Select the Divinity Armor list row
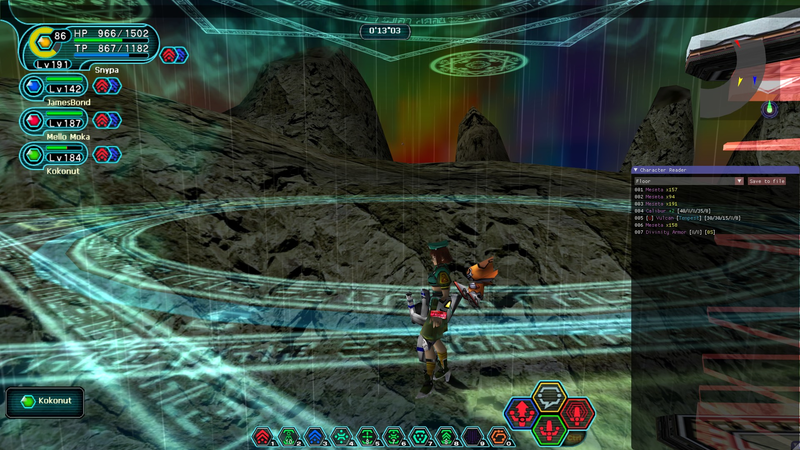Viewport: 800px width, 450px height. pyautogui.click(x=673, y=232)
